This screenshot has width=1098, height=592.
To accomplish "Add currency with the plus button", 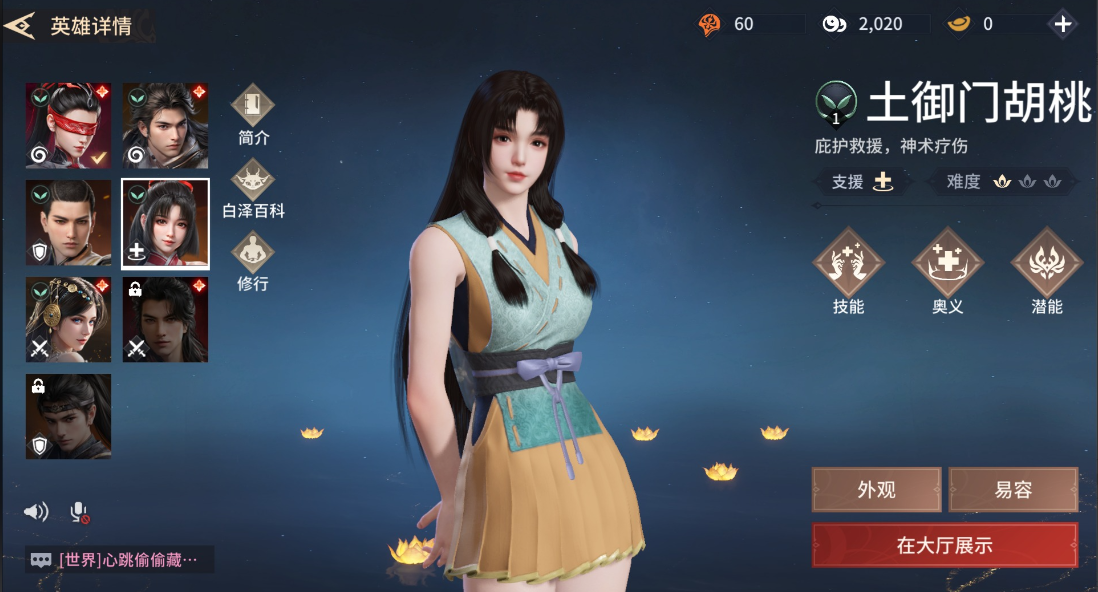I will point(1062,24).
